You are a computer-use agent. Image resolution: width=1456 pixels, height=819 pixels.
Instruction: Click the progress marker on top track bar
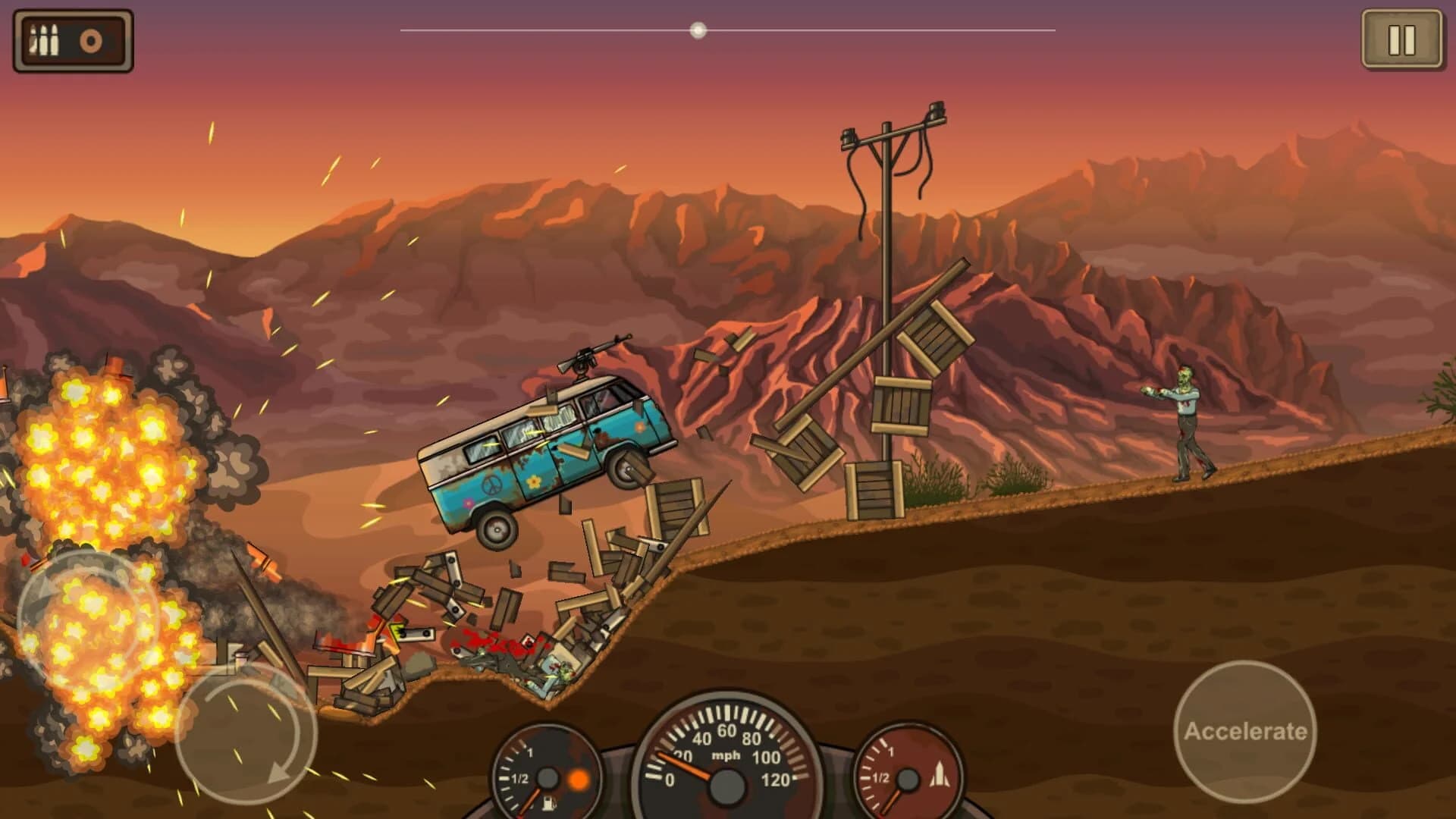(698, 30)
